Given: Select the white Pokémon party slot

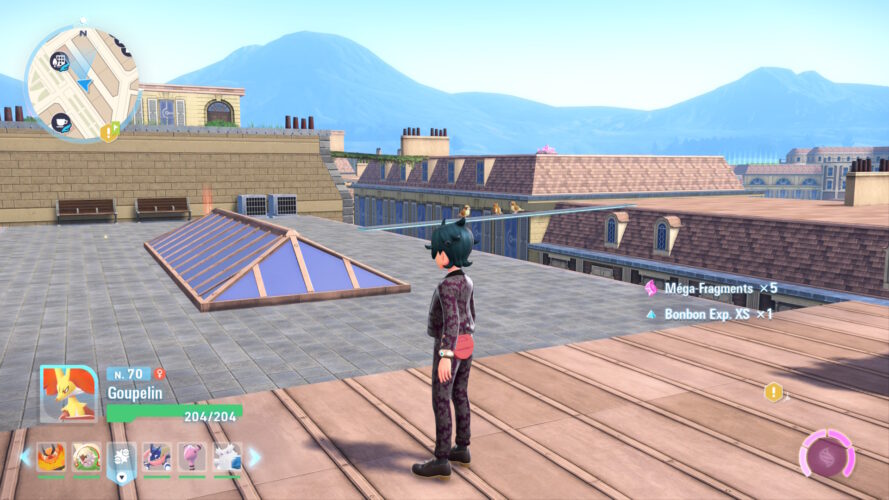Looking at the screenshot, I should pyautogui.click(x=227, y=457).
